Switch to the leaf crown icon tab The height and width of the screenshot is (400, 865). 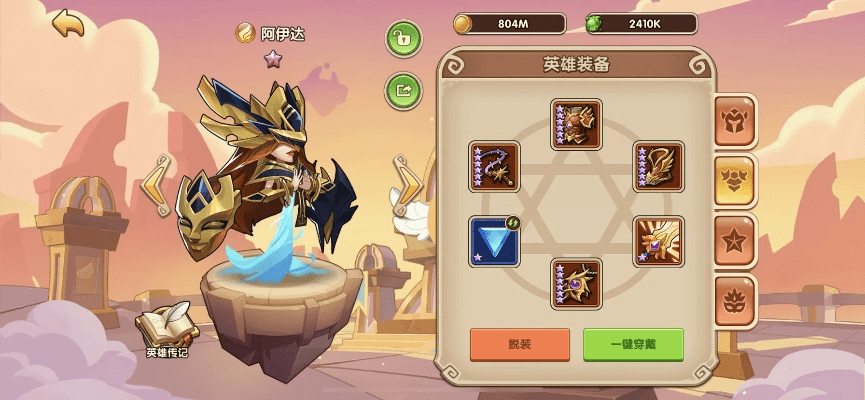tap(735, 300)
